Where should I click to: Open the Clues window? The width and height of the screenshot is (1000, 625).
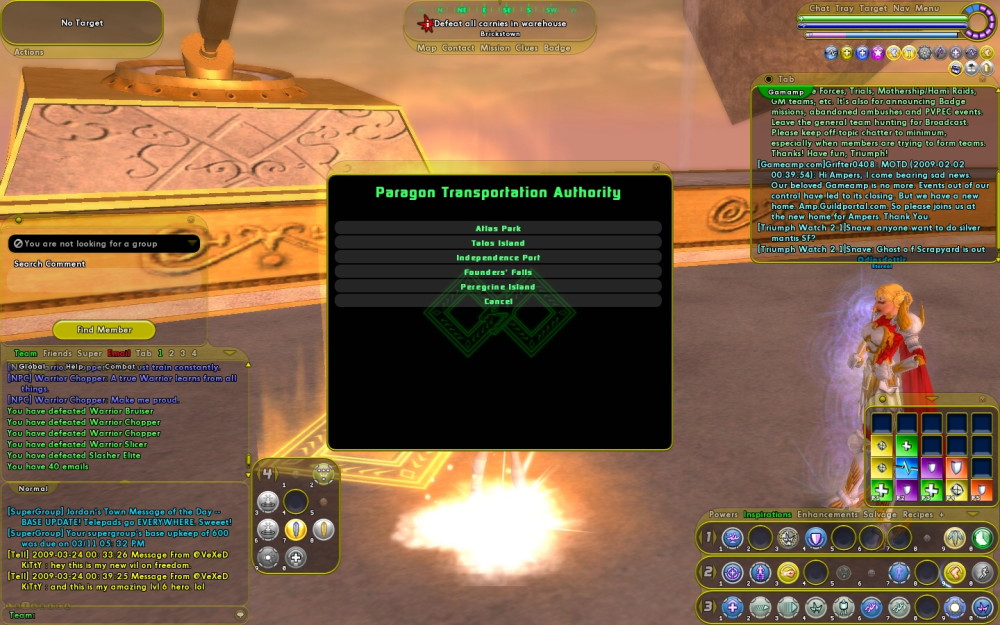coord(526,48)
